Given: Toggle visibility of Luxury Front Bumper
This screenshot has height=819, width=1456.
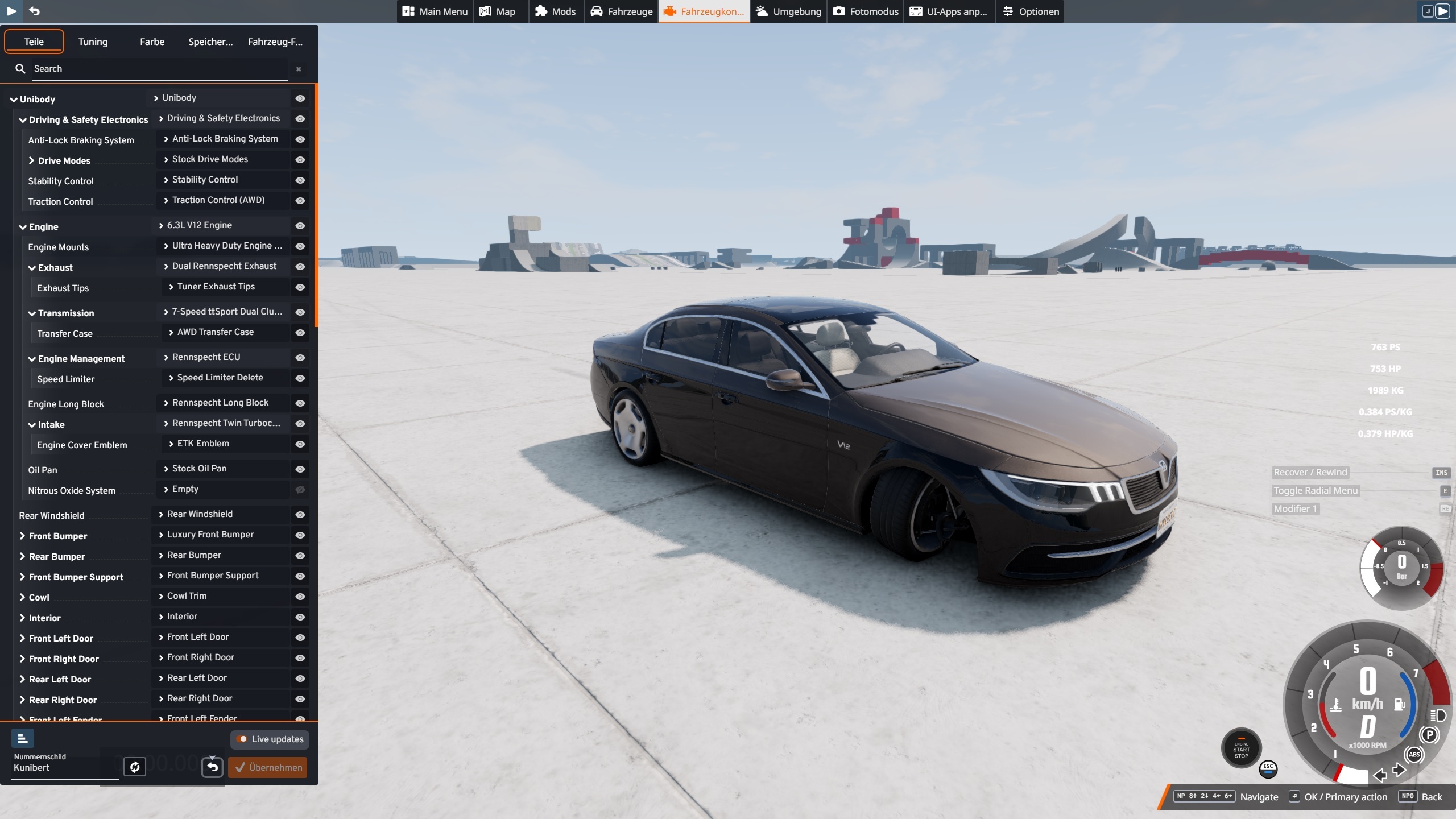Looking at the screenshot, I should pos(300,535).
